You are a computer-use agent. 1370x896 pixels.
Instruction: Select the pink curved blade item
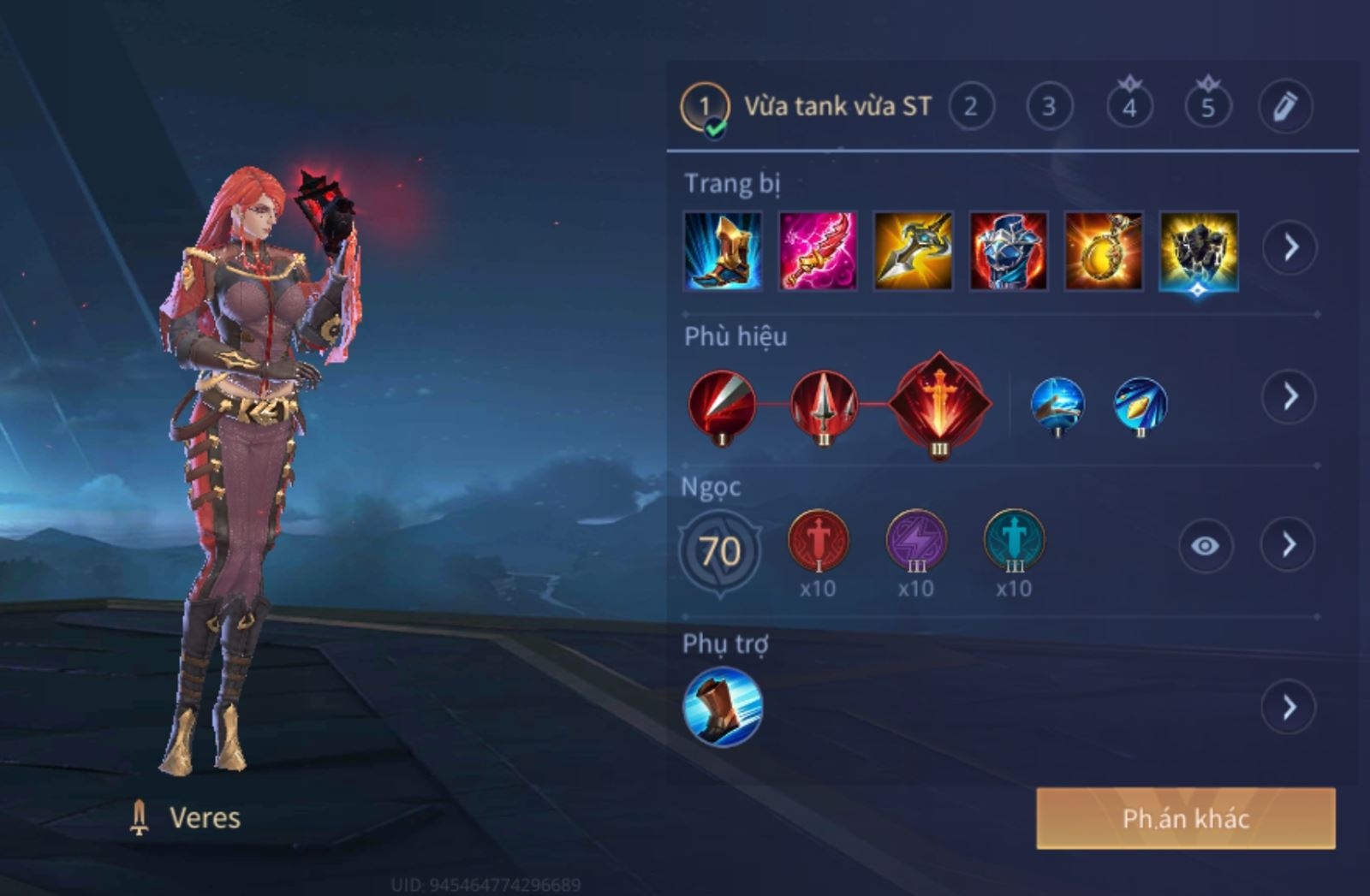818,251
